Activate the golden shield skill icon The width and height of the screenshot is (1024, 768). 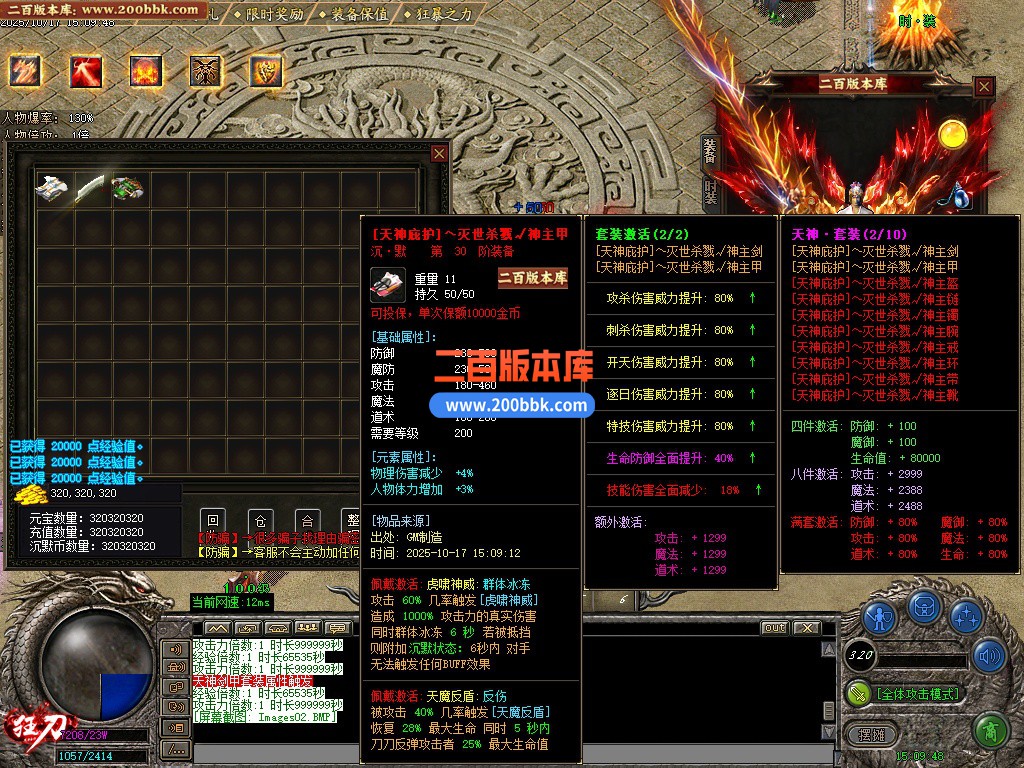[265, 71]
